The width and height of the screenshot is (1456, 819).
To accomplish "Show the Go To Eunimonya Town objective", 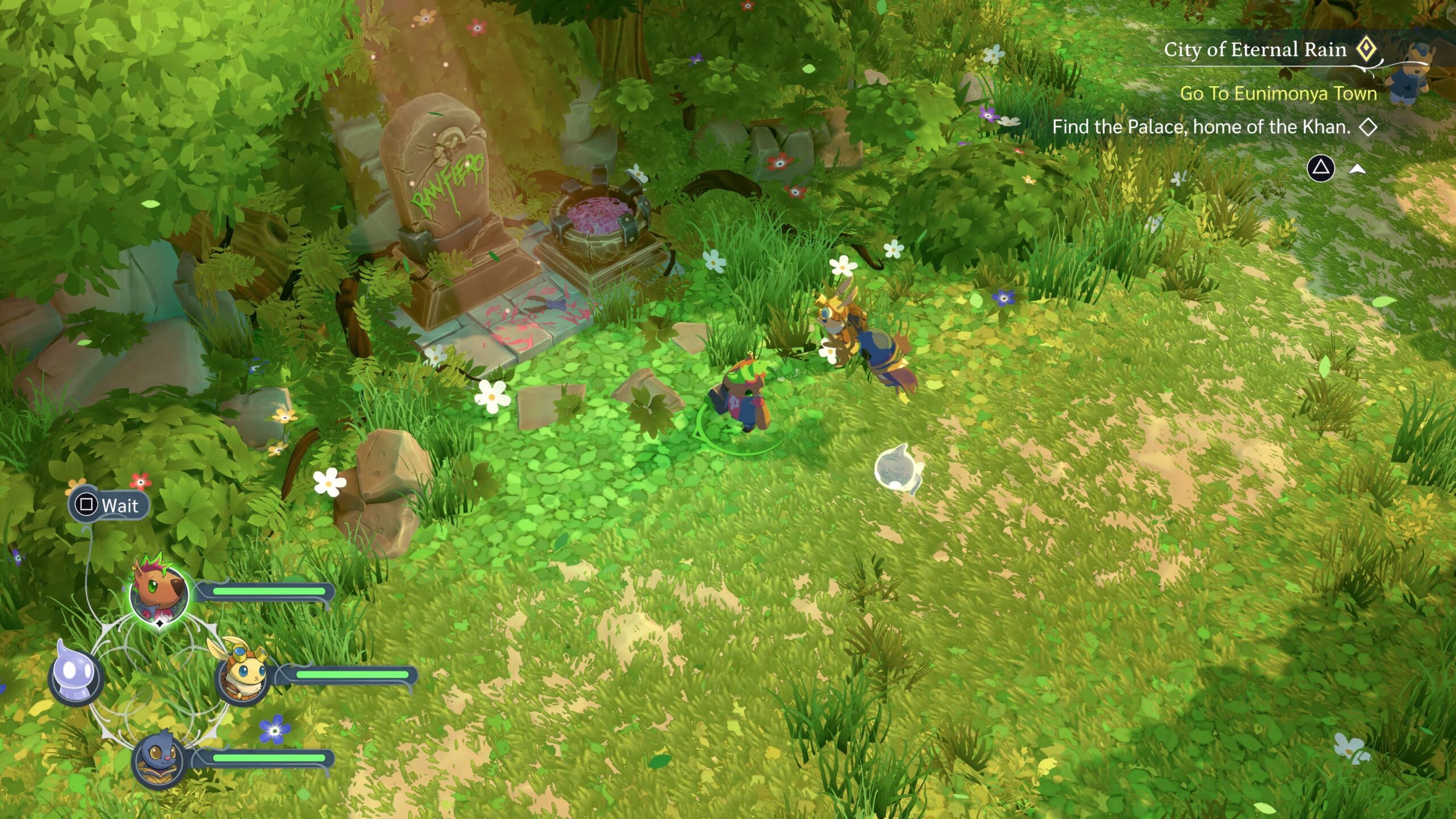I will click(x=1278, y=93).
